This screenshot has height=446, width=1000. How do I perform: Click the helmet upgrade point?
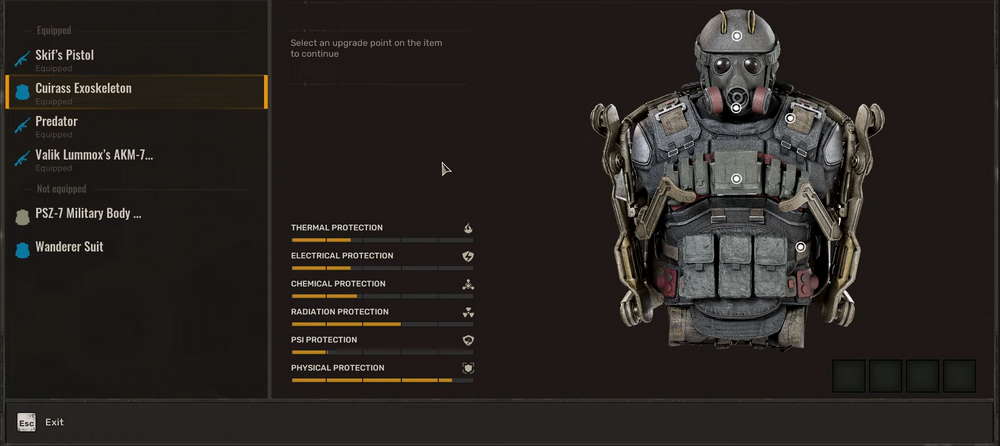coord(737,36)
